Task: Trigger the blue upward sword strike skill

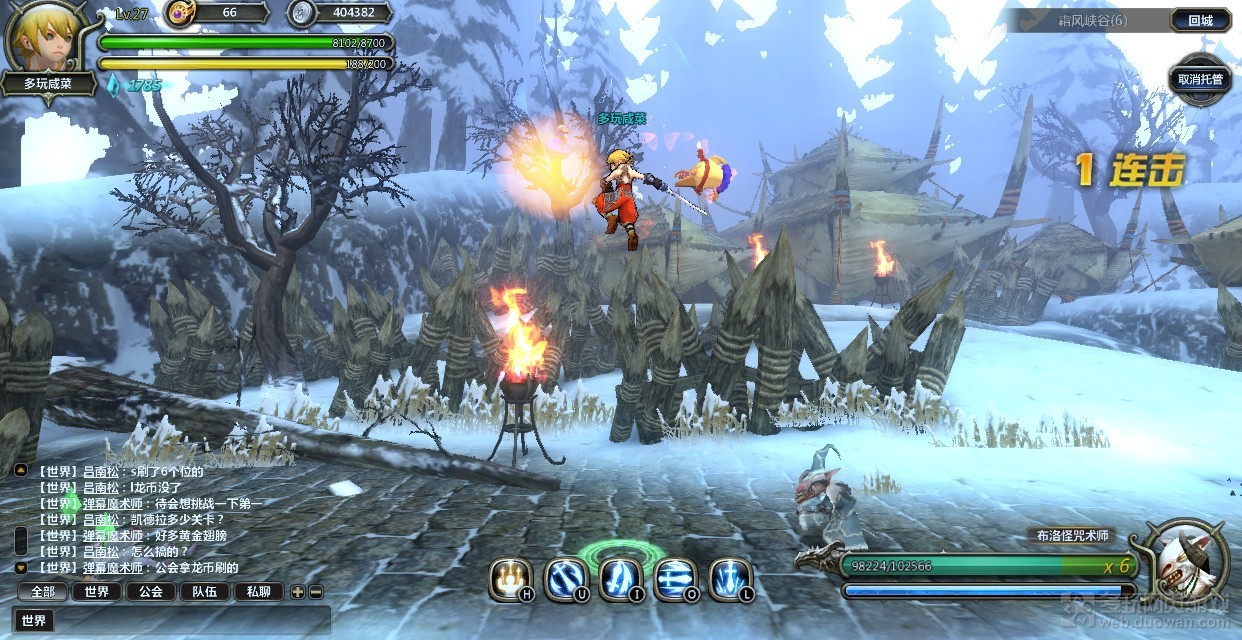Action: tap(620, 579)
